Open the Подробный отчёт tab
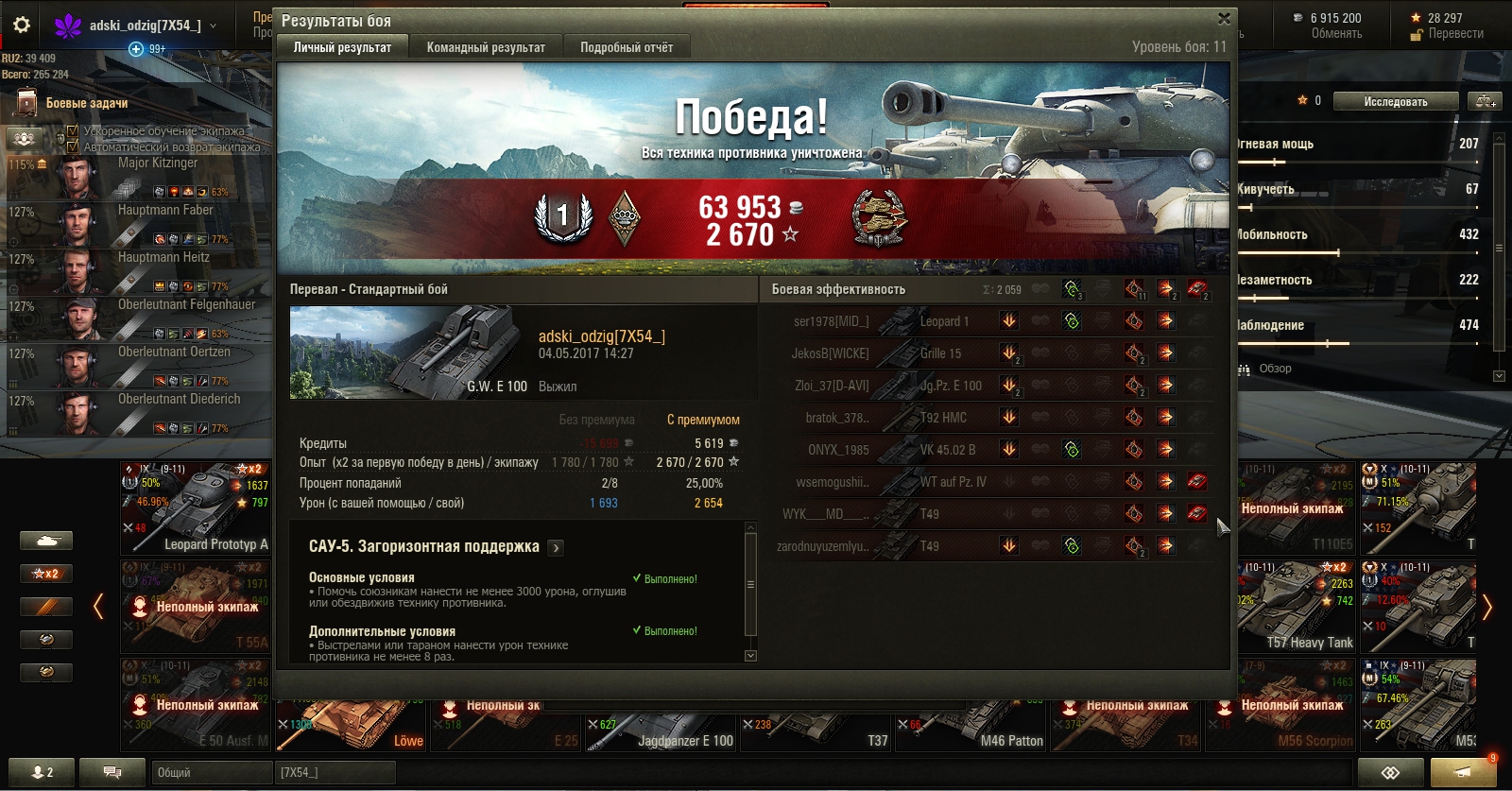Viewport: 1512px width, 791px height. tap(626, 47)
